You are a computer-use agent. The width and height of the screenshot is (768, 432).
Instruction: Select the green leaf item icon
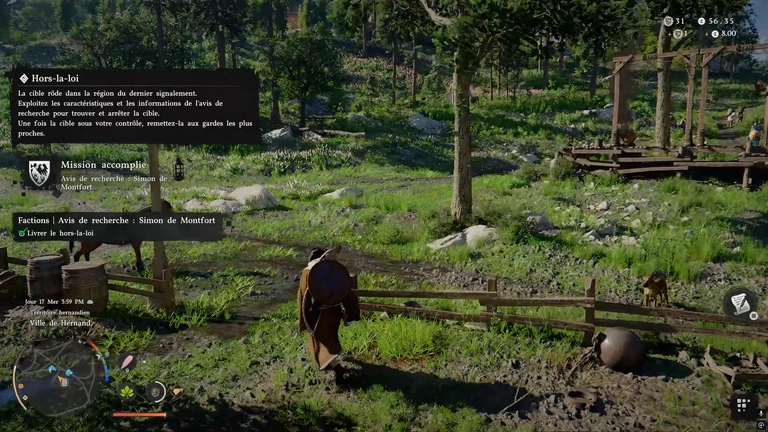(127, 391)
